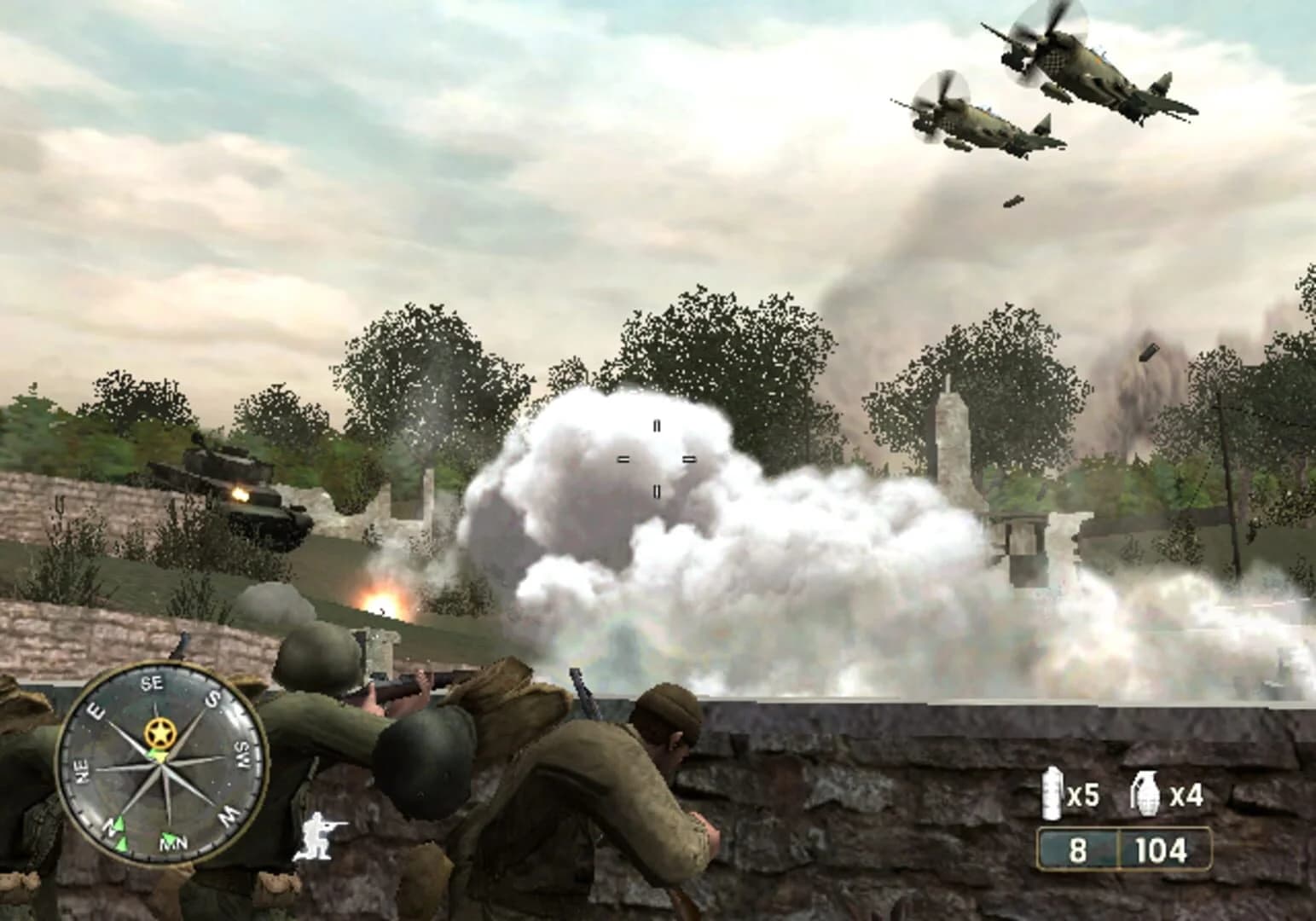This screenshot has height=921, width=1316.
Task: Click the crosshair at screen center
Action: (x=657, y=457)
